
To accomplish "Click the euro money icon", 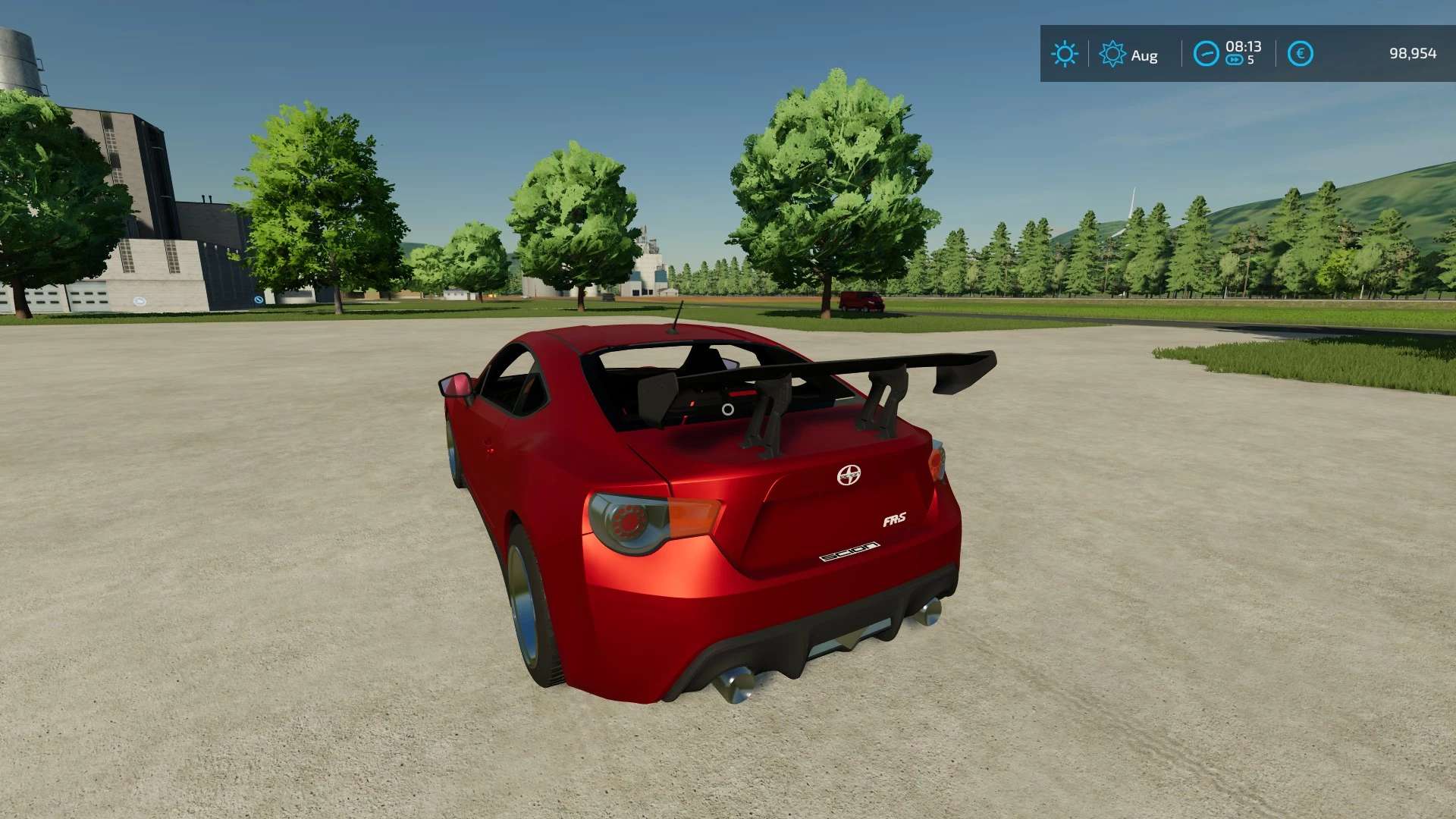I will 1300,54.
